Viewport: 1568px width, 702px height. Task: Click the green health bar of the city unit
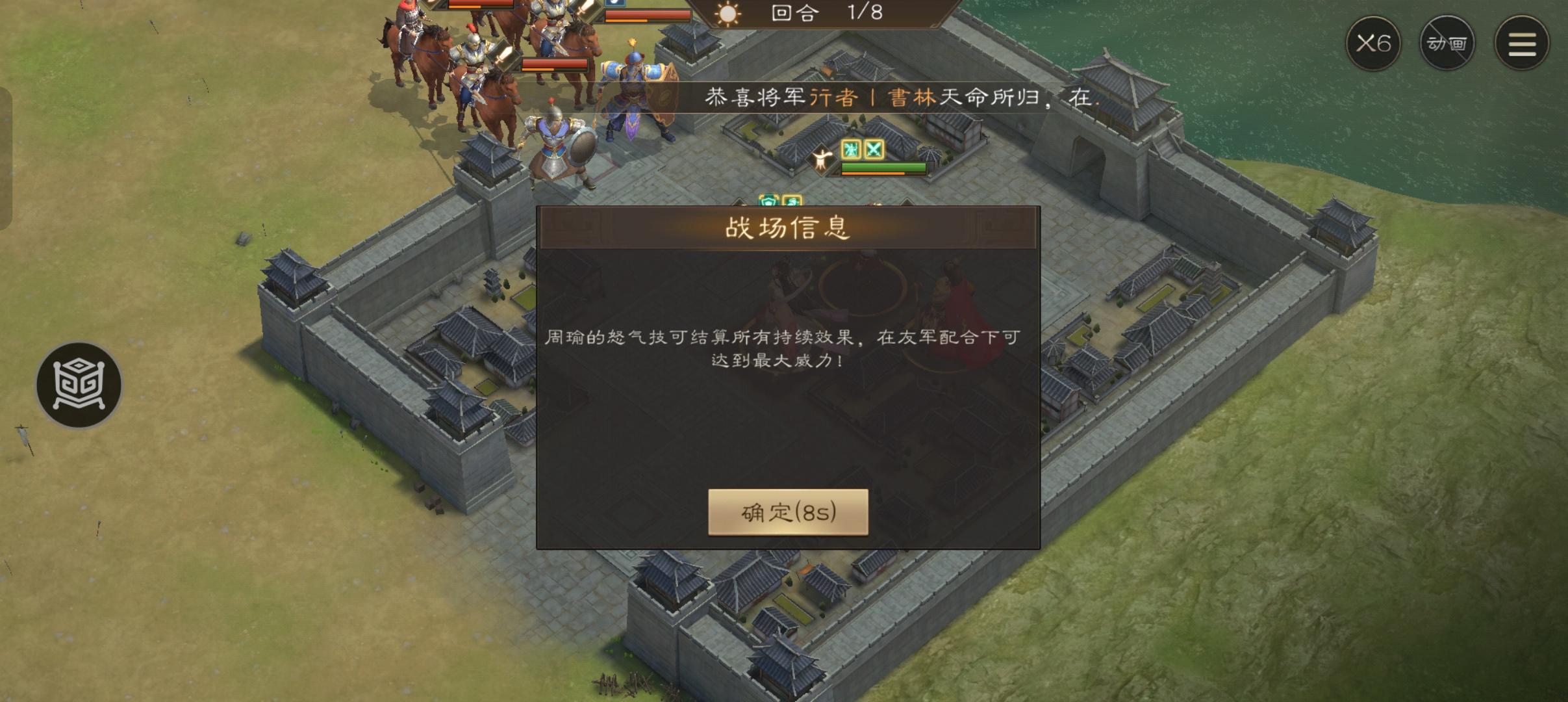coord(877,168)
